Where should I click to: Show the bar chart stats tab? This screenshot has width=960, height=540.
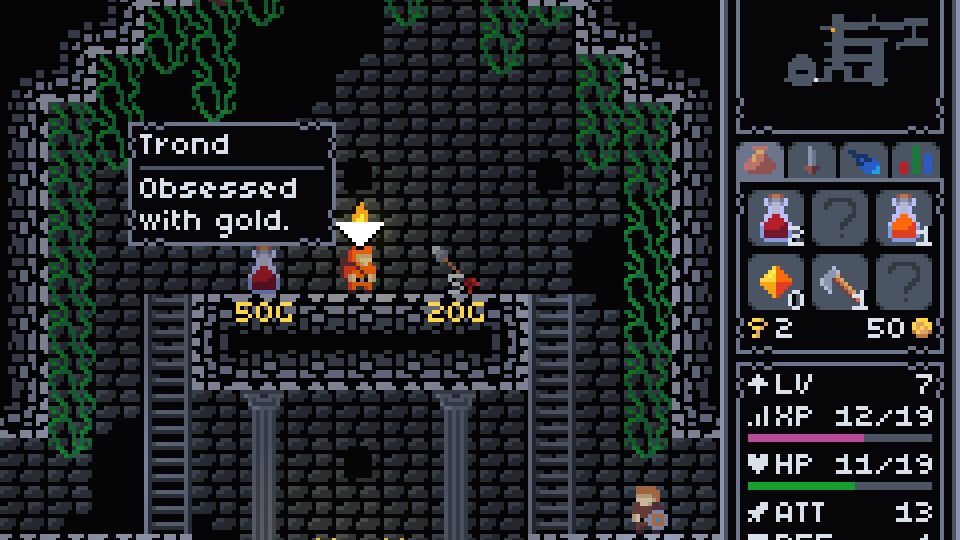click(914, 160)
